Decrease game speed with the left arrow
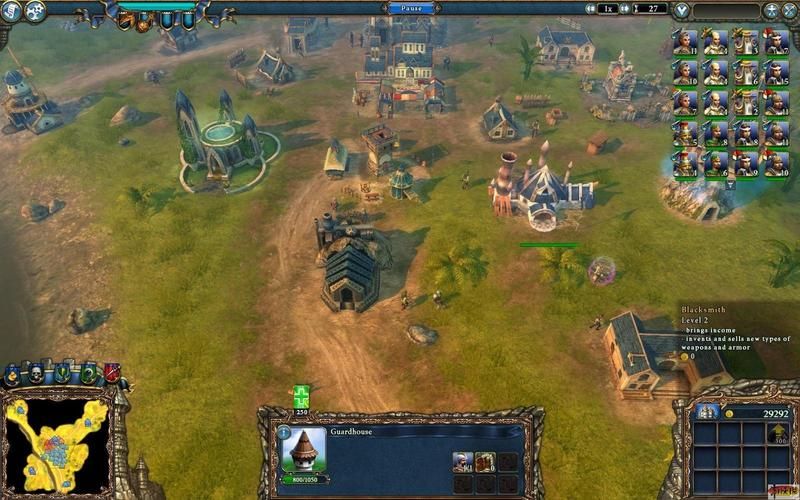The height and width of the screenshot is (500, 800). tap(589, 9)
